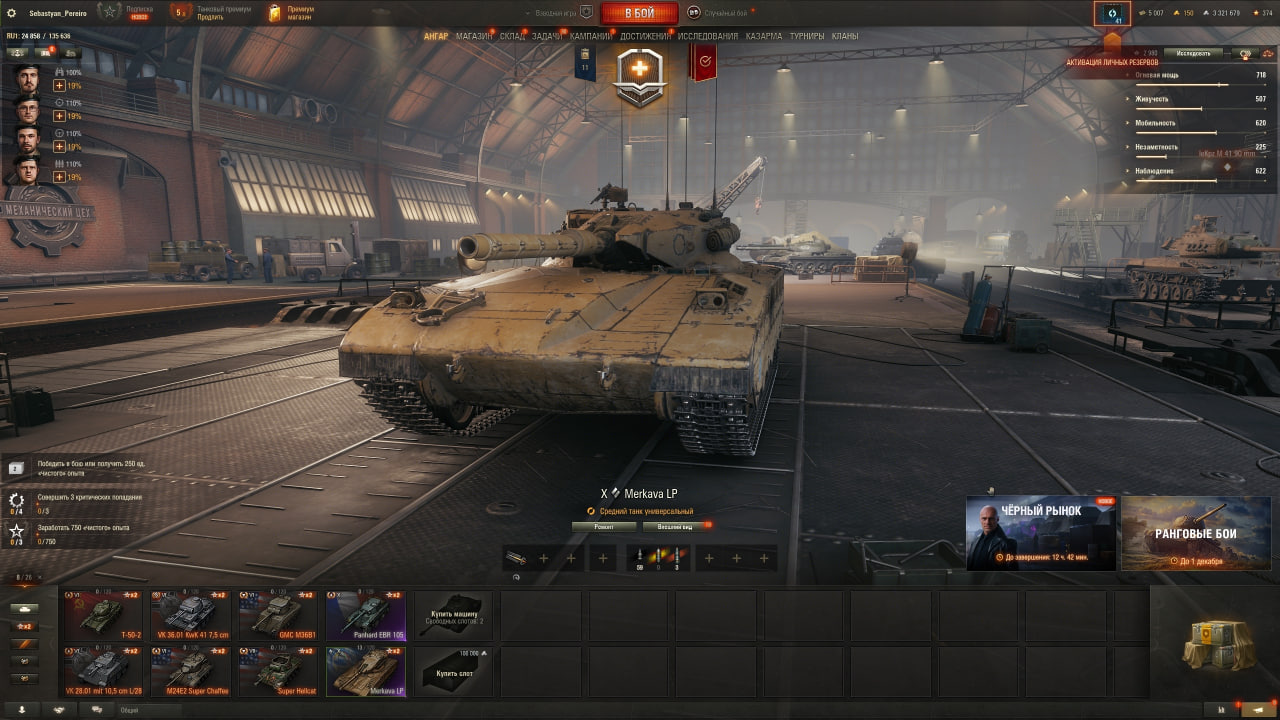Open the first equipment slot with plus icon
Screen dimensions: 1280x720
pos(546,558)
